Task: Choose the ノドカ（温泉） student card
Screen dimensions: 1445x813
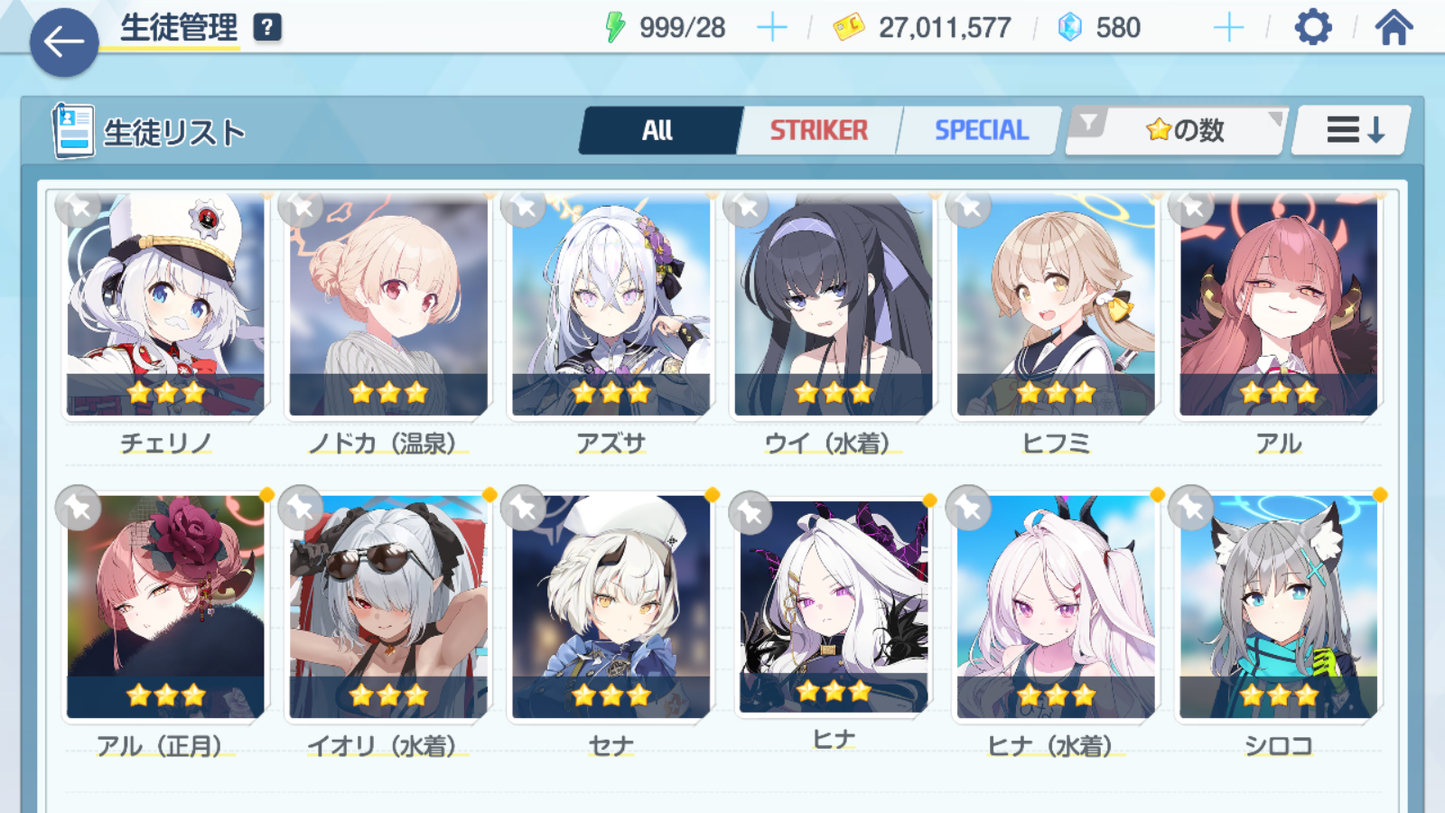Action: point(388,305)
